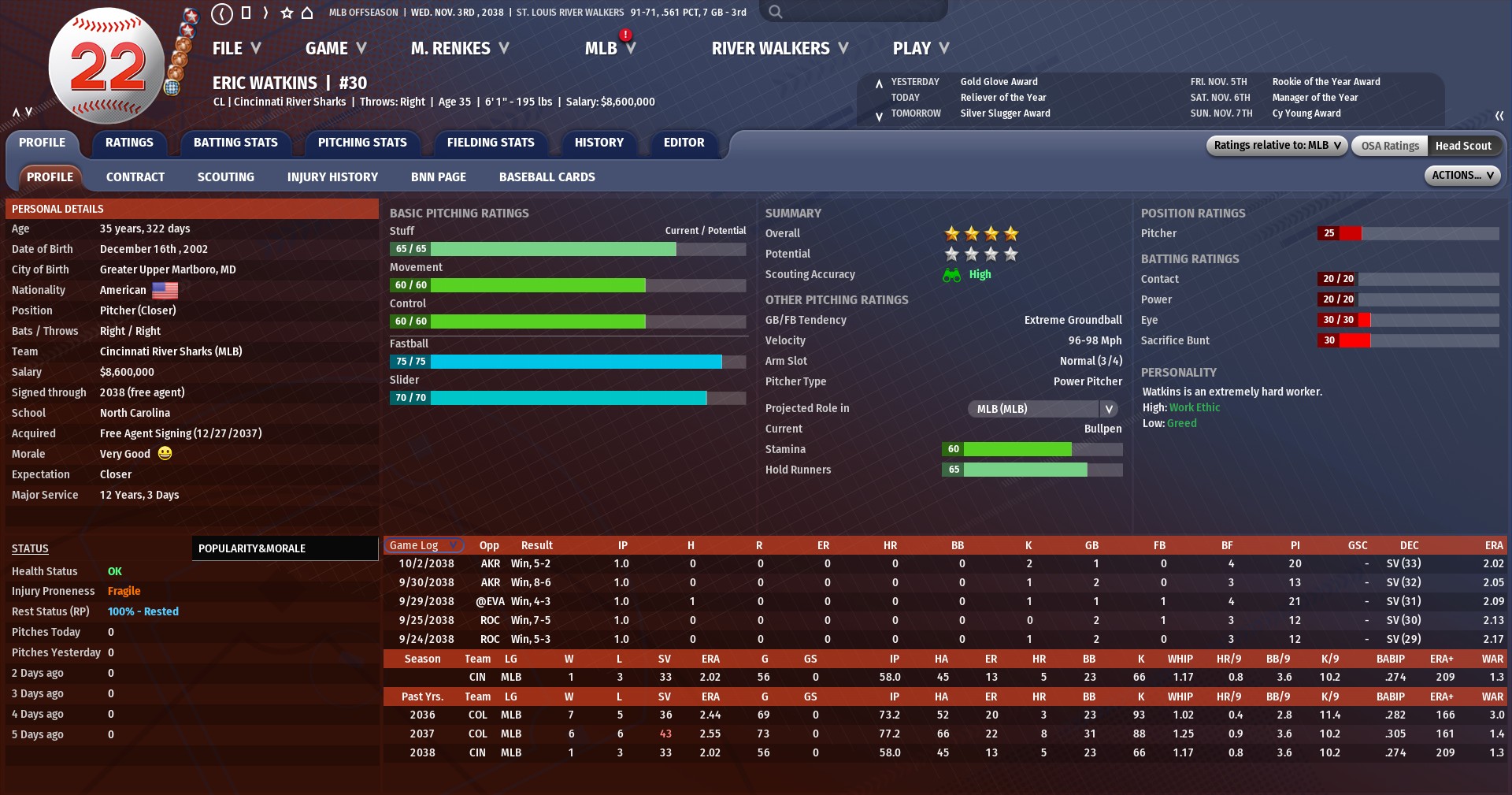The width and height of the screenshot is (1512, 795).
Task: View the BASEBALL CARDS sub-tab
Action: 547,177
